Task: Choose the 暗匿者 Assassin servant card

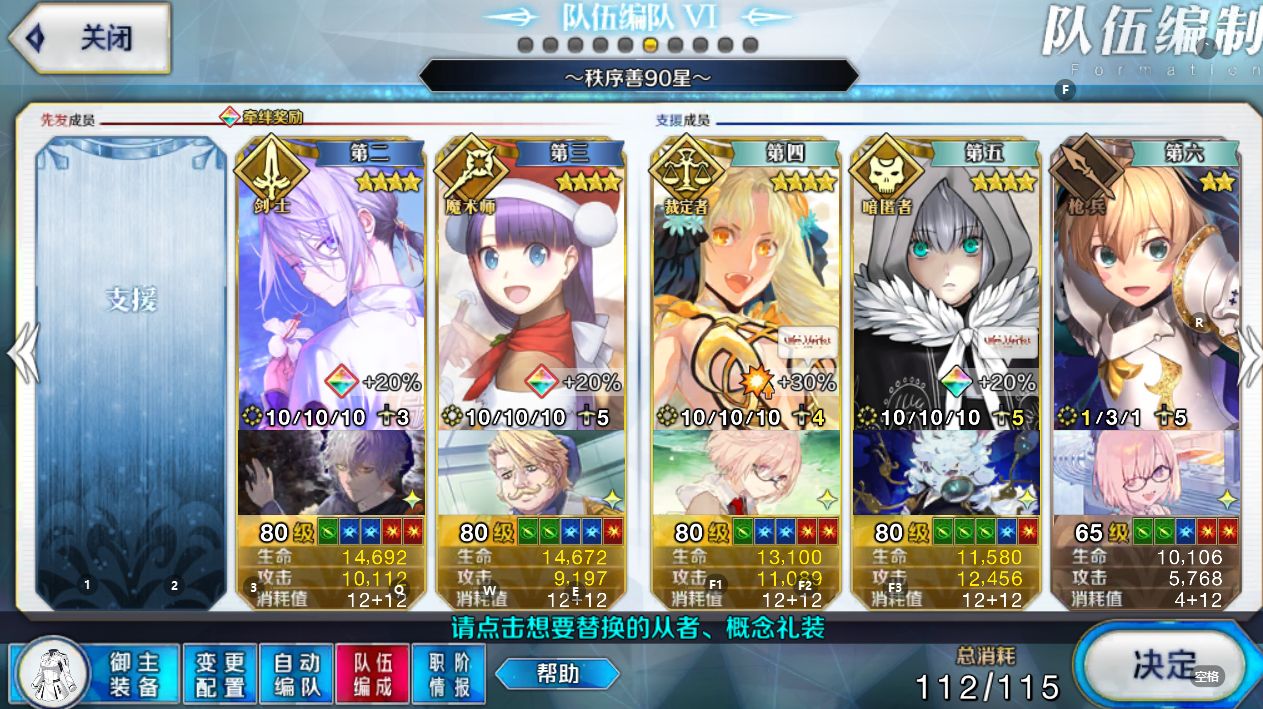Action: 945,290
